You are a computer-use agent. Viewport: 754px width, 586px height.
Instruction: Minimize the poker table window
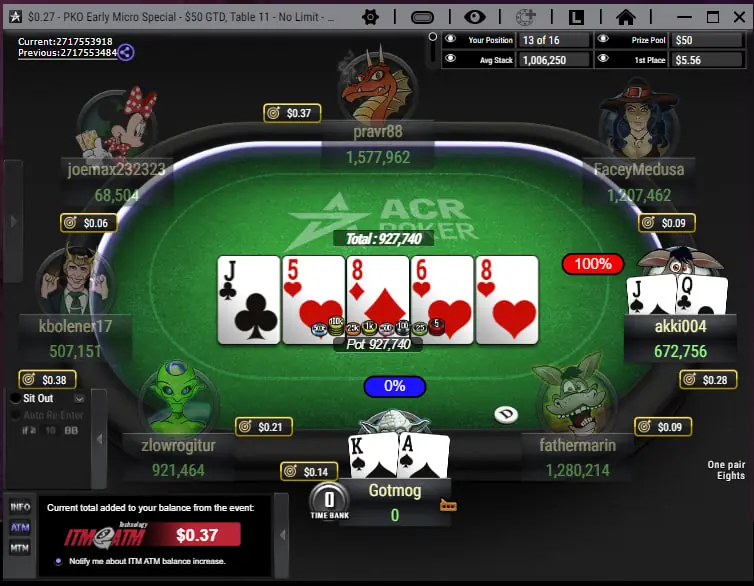click(682, 17)
